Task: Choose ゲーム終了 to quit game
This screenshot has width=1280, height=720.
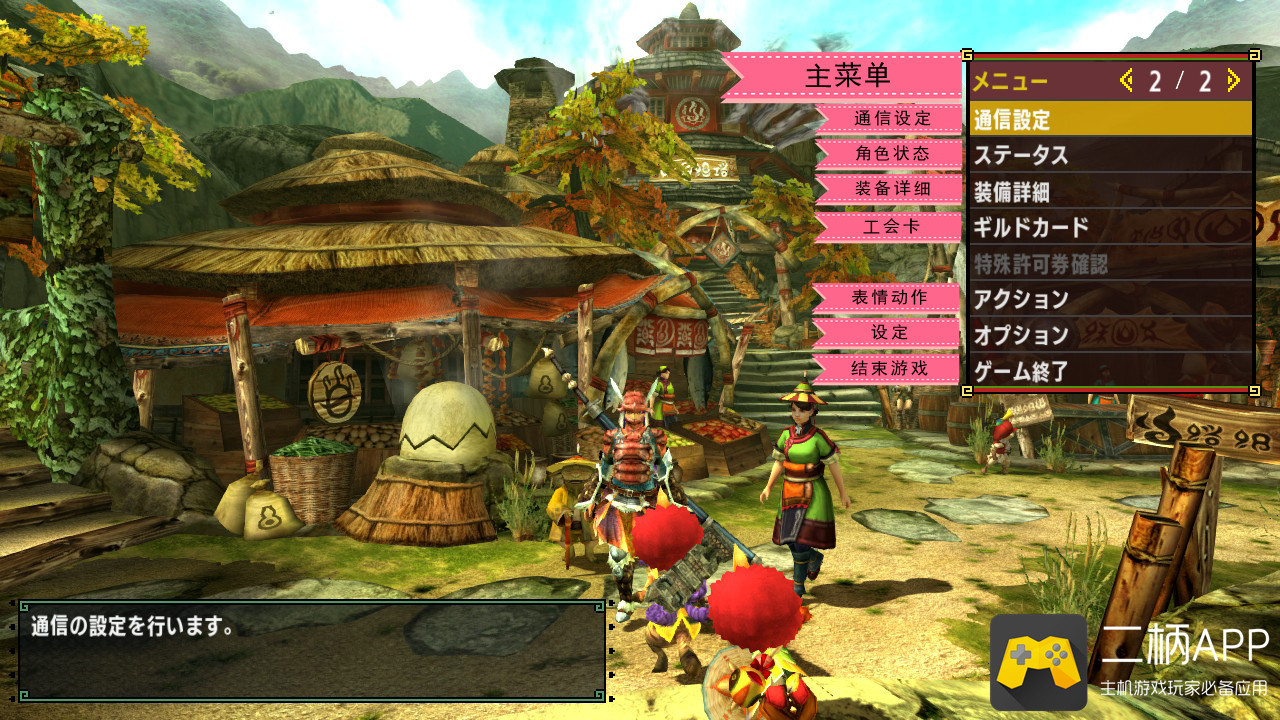Action: (x=1110, y=371)
